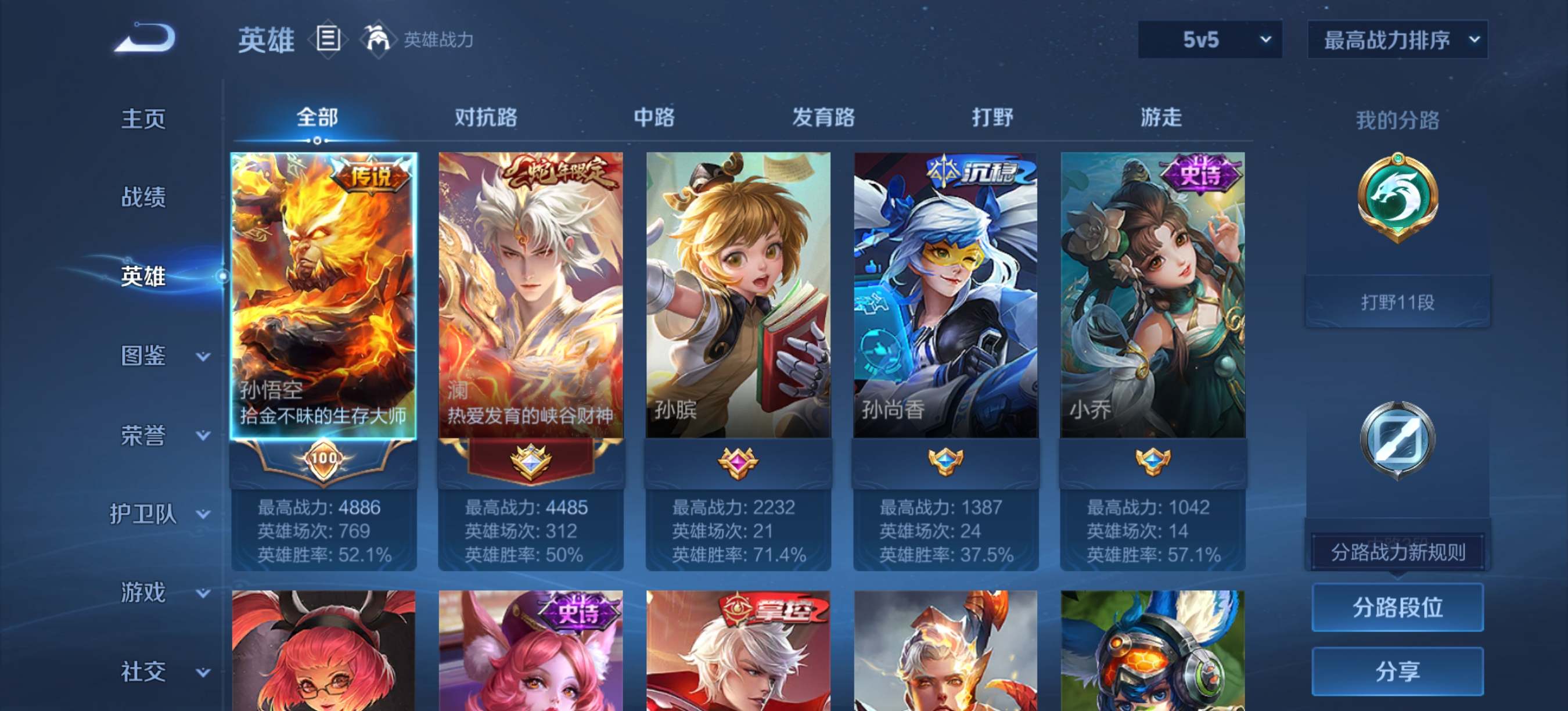
Task: Click the 英雄战力 helmet icon
Action: 379,39
